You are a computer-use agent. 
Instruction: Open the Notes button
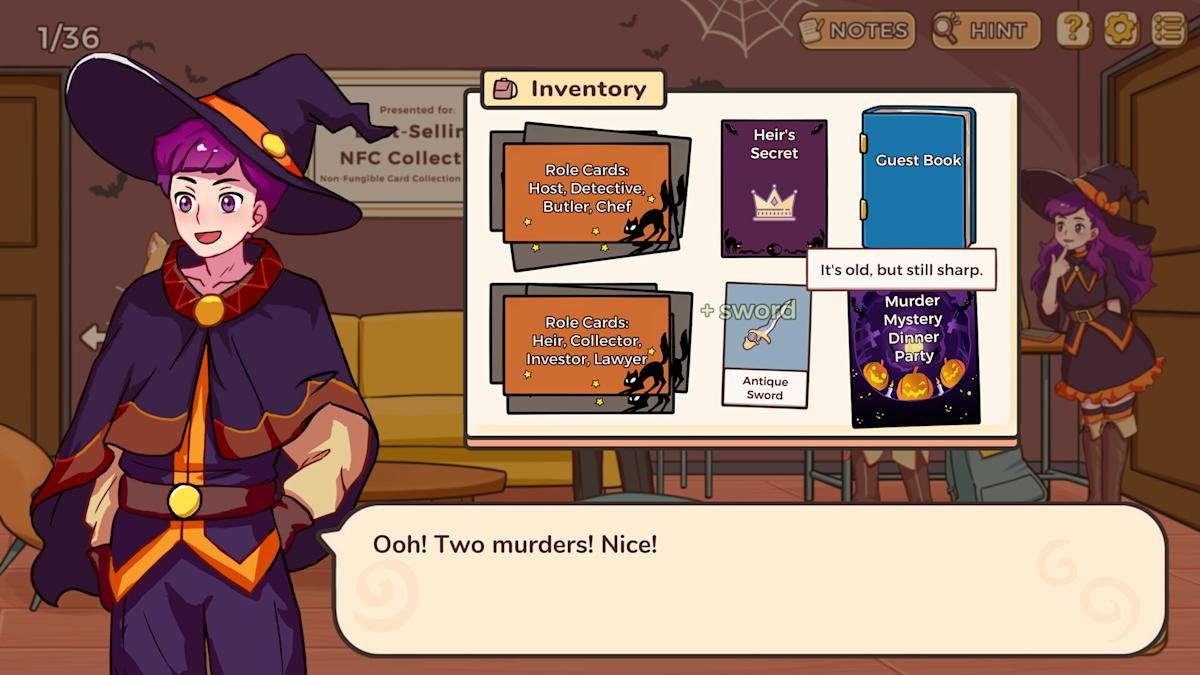[857, 31]
